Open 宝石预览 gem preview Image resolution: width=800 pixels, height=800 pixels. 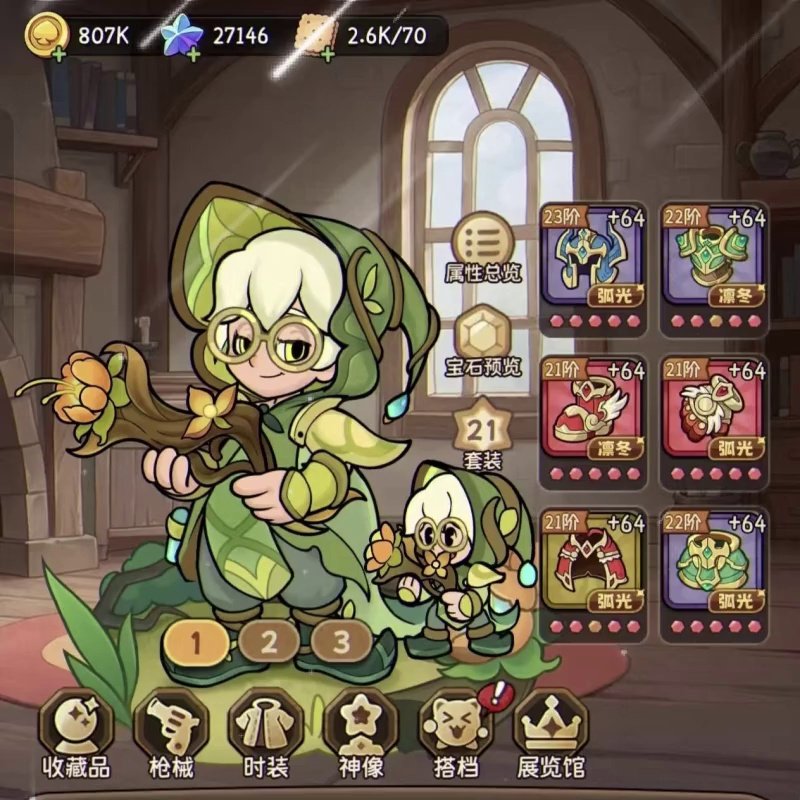[x=484, y=338]
